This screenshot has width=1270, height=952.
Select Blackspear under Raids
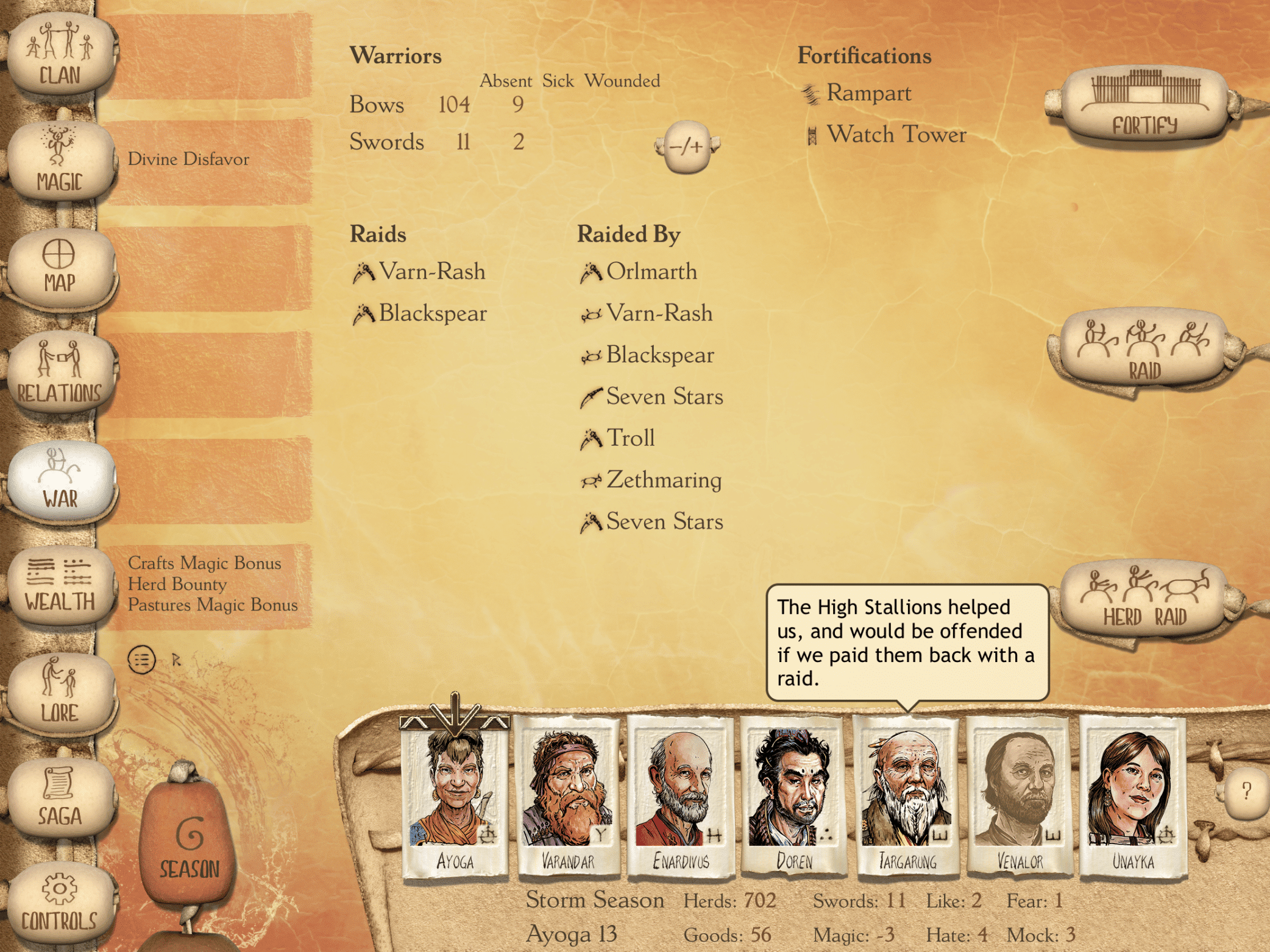point(433,314)
